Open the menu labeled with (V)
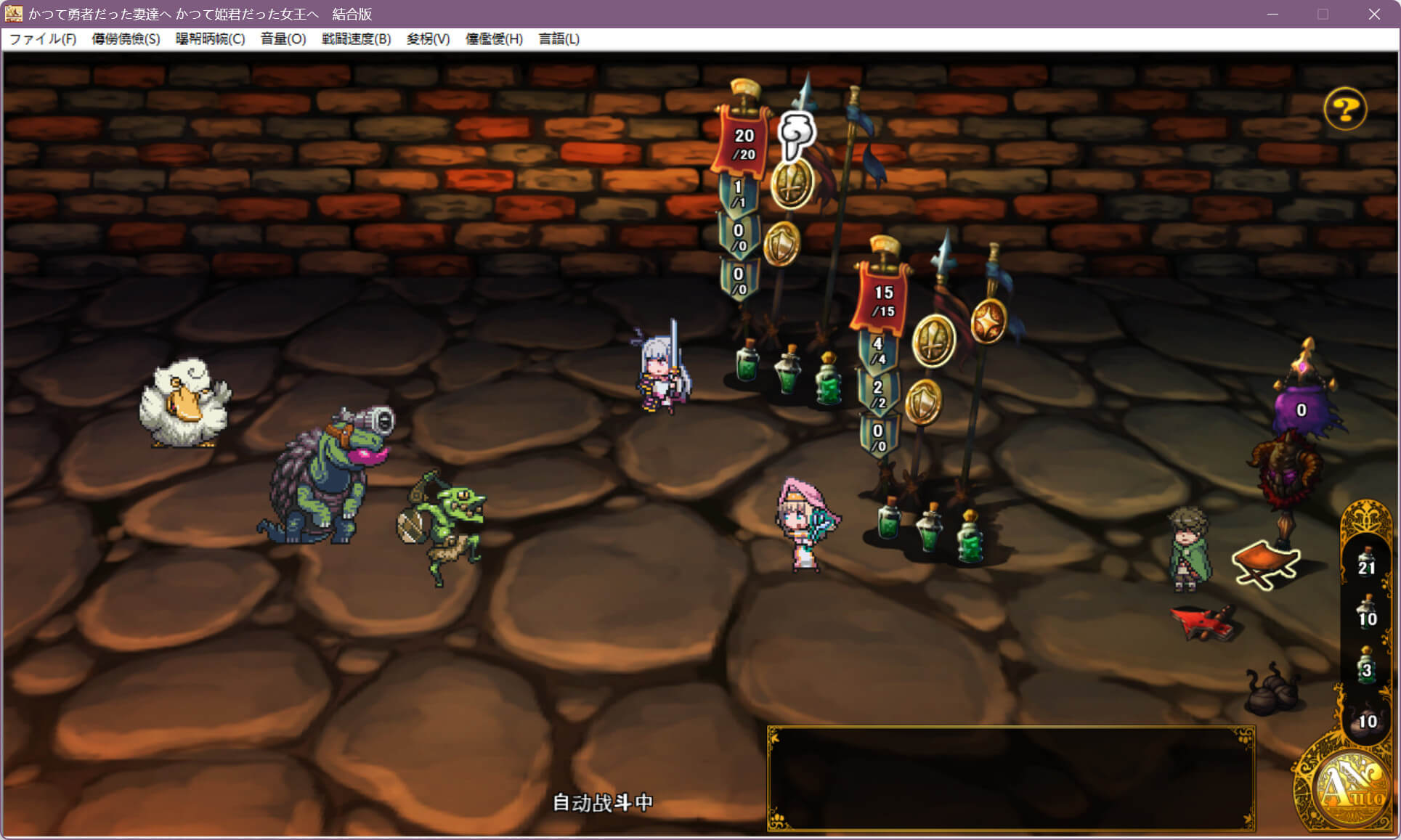Image resolution: width=1401 pixels, height=840 pixels. tap(428, 39)
